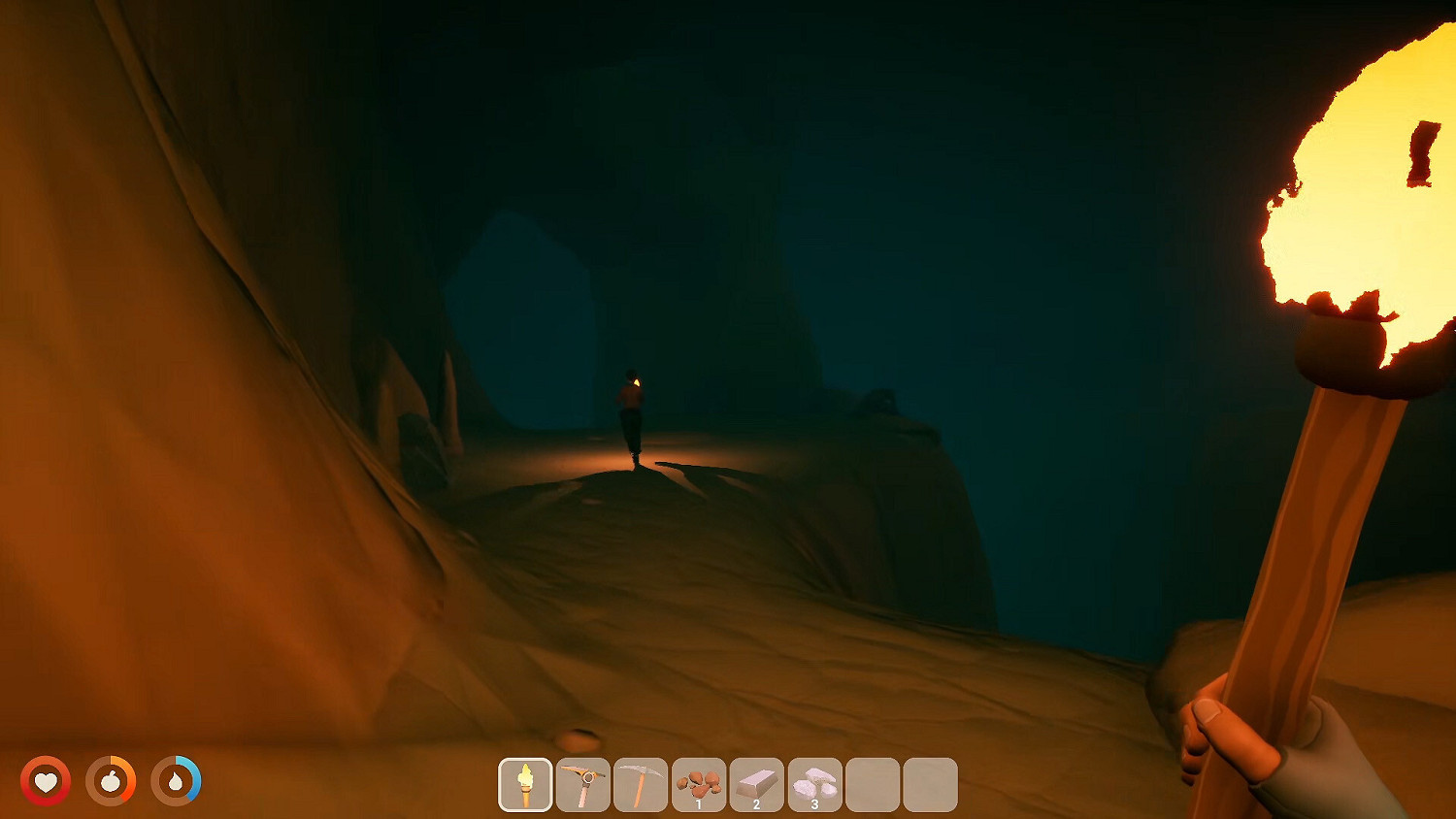Toggle the highlighted torch slot selection
Screen dimensions: 1456x819
tap(526, 782)
